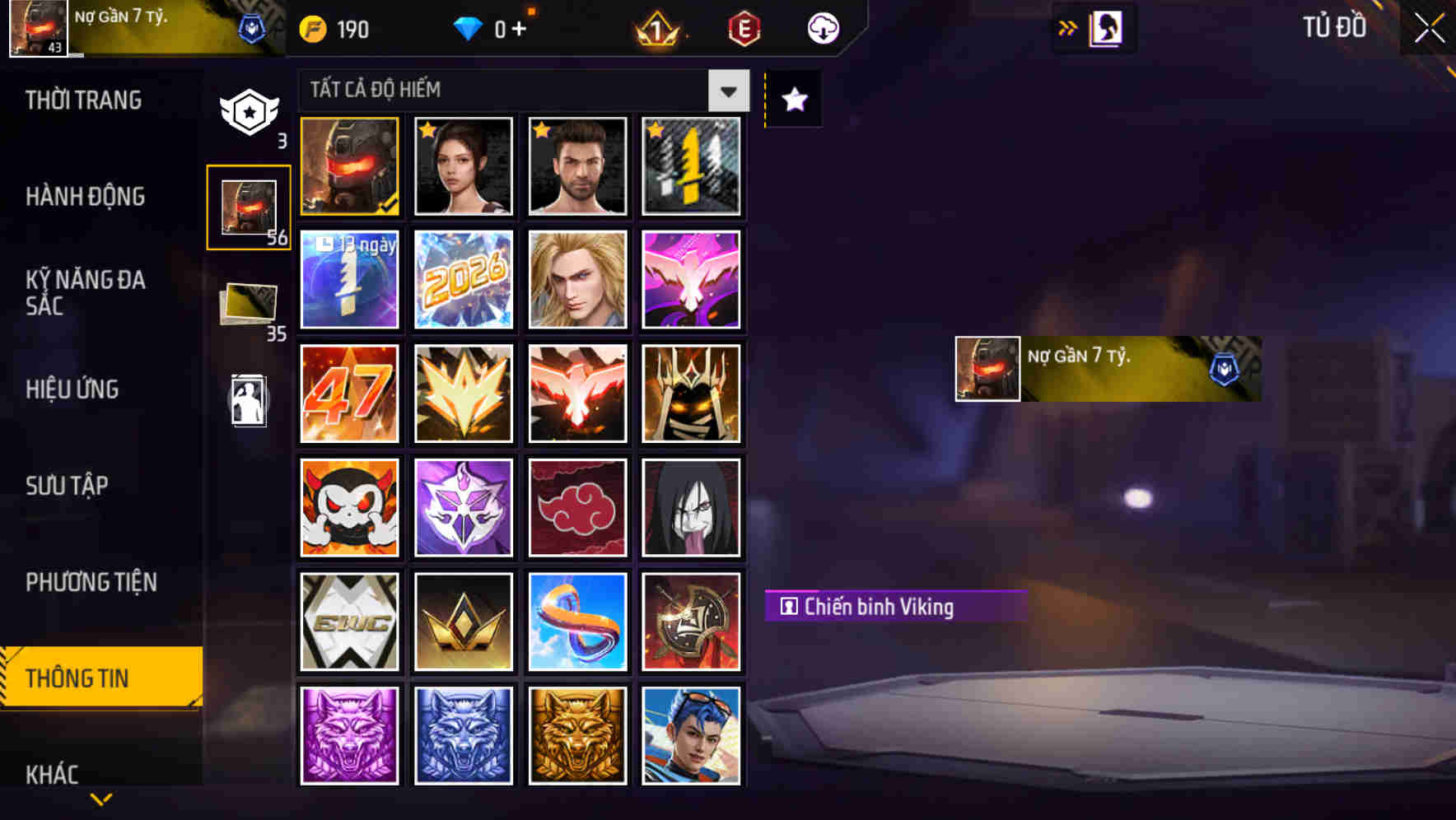Toggle favorite star on the golden katana avatar

pyautogui.click(x=654, y=130)
